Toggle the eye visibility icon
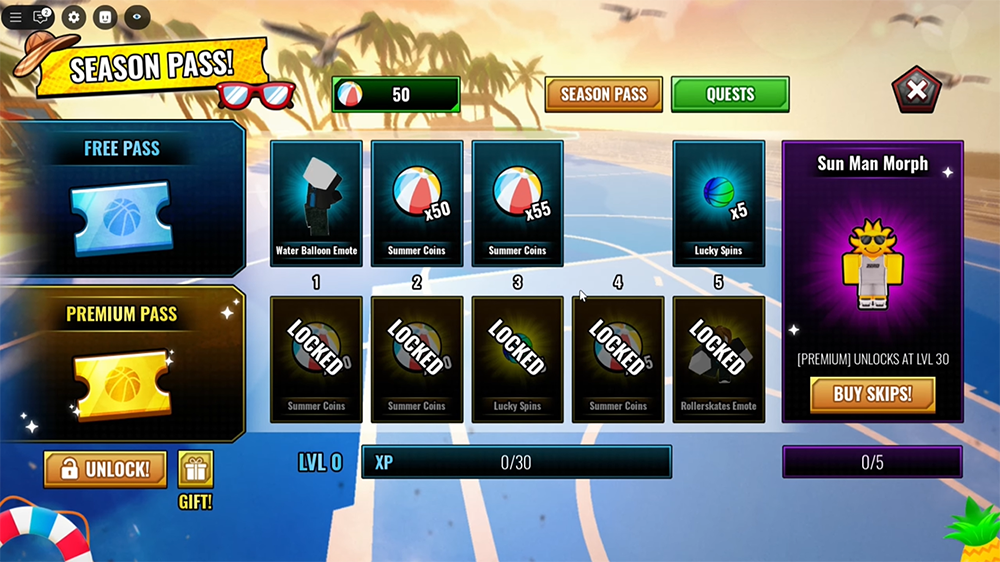Image resolution: width=1000 pixels, height=562 pixels. (136, 17)
